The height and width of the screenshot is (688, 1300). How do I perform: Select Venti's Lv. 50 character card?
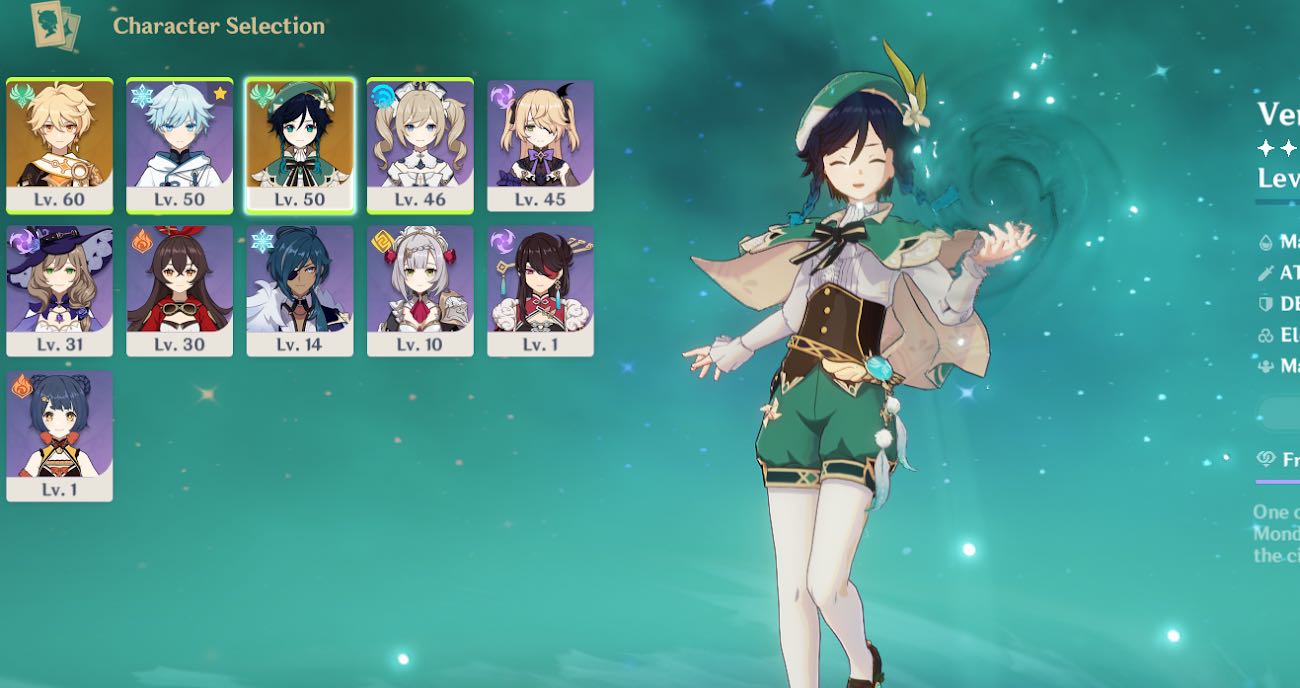pyautogui.click(x=300, y=145)
